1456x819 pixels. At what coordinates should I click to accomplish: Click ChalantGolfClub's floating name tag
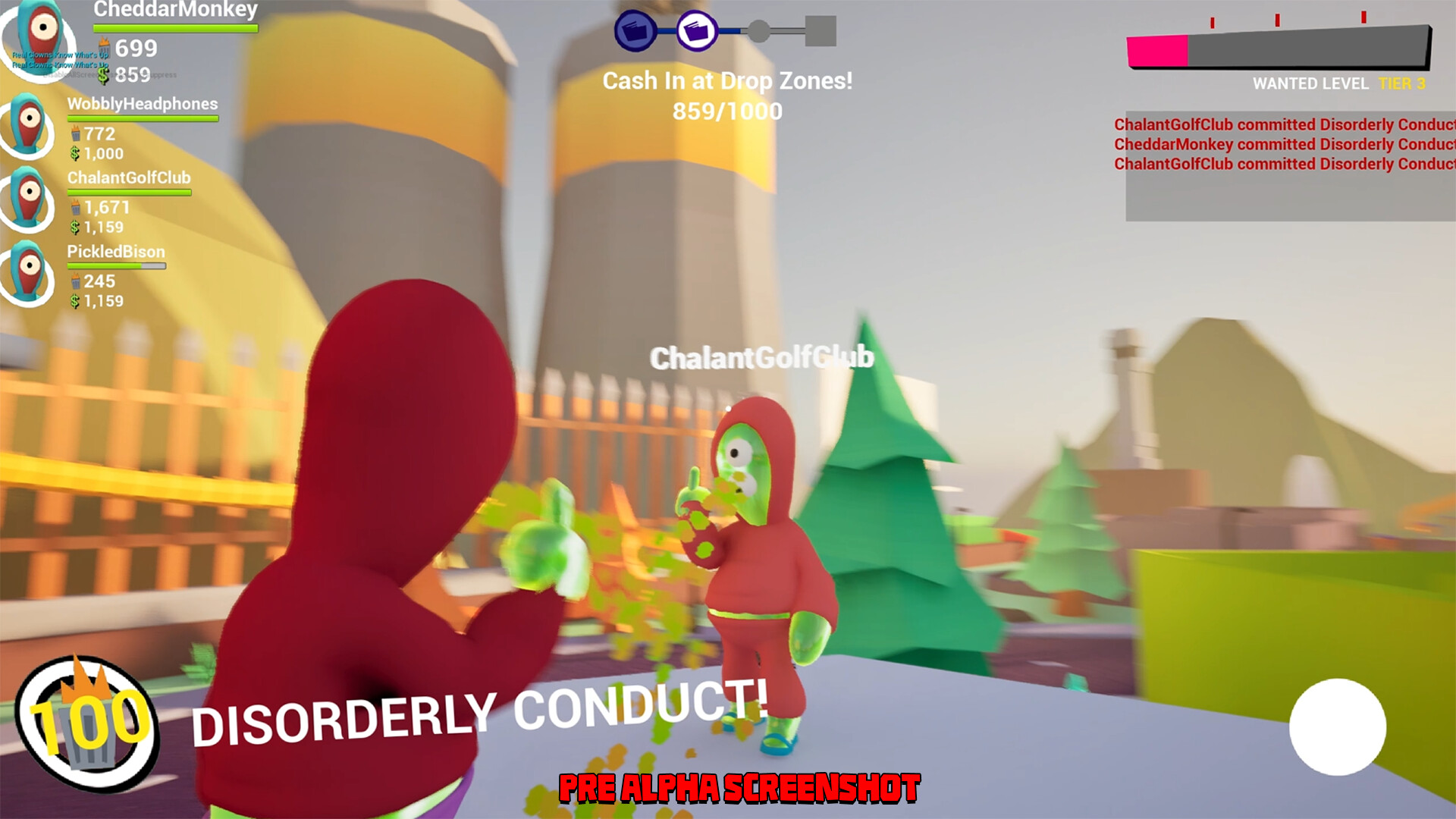click(761, 356)
